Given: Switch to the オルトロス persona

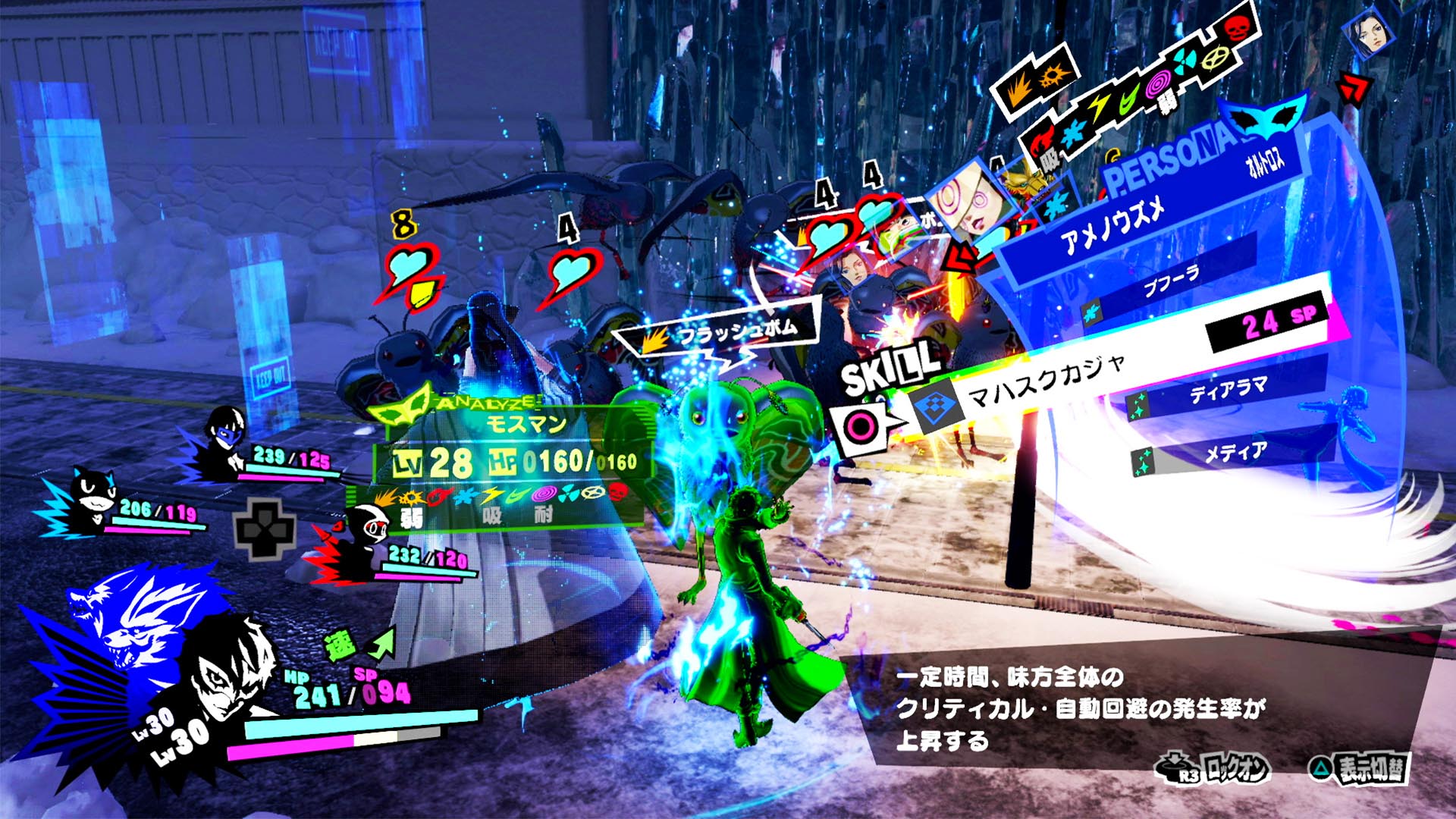Looking at the screenshot, I should pyautogui.click(x=1266, y=162).
